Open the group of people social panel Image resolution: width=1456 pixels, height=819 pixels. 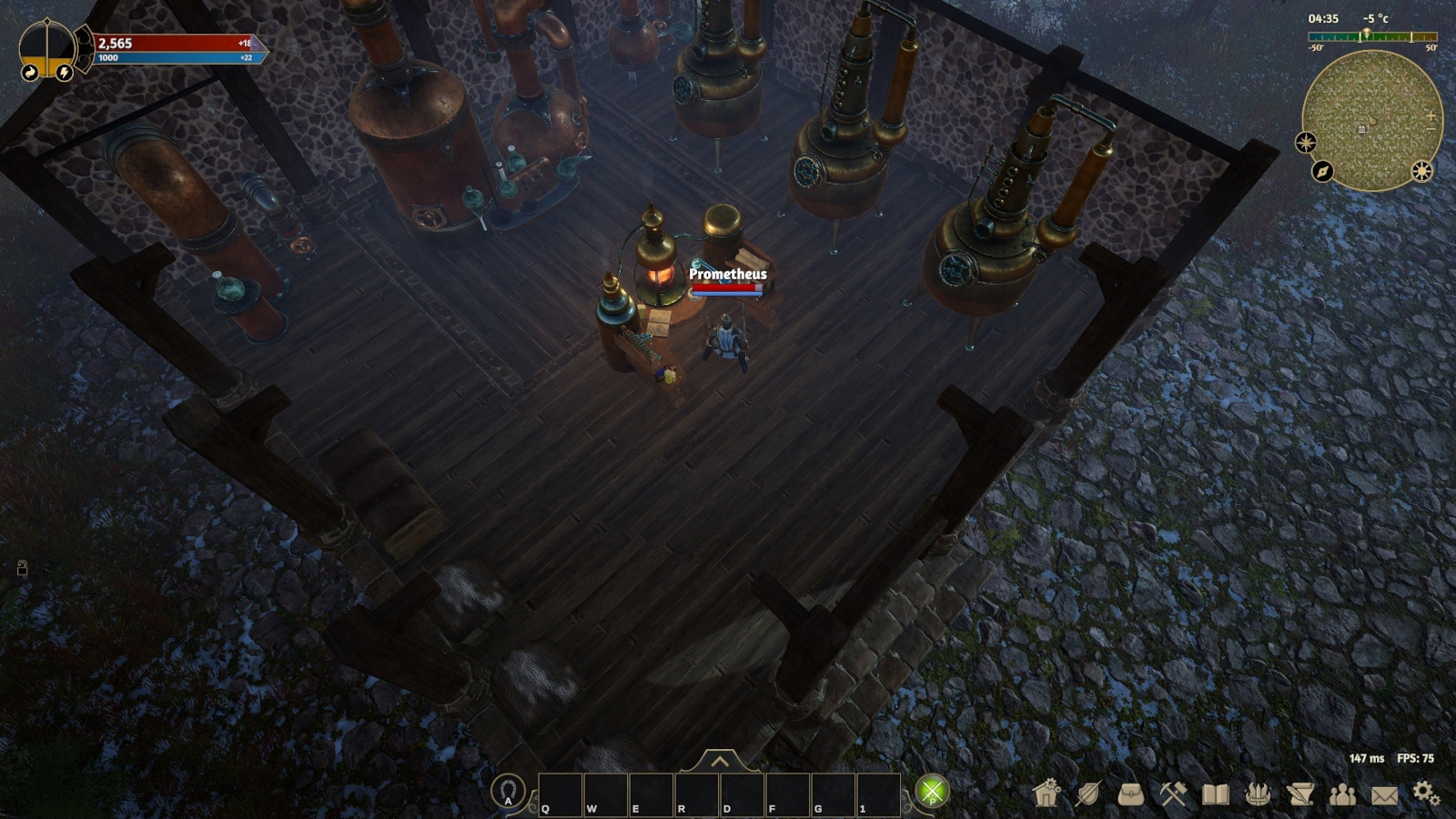(x=1342, y=794)
